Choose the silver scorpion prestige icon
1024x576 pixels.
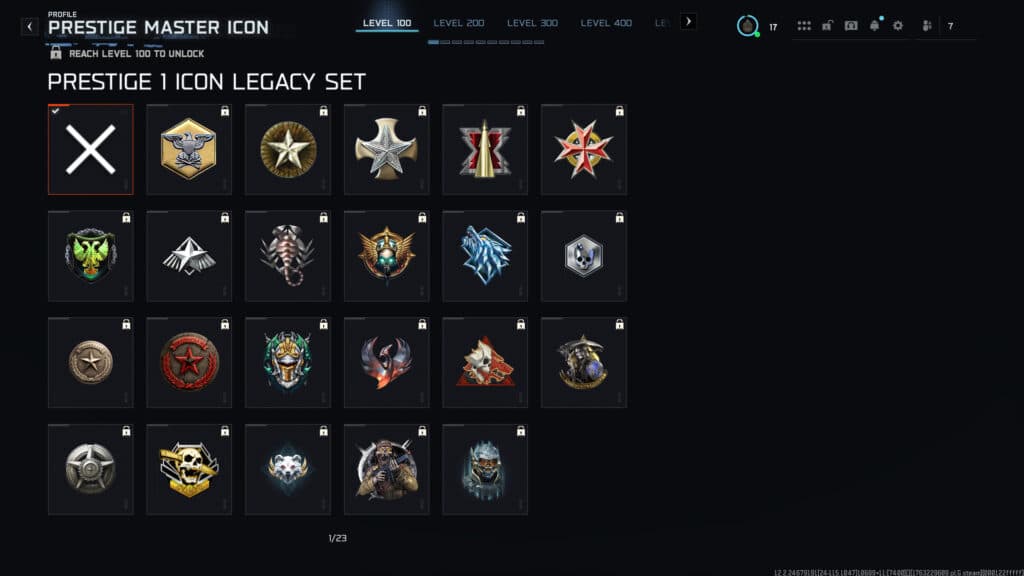coord(288,255)
